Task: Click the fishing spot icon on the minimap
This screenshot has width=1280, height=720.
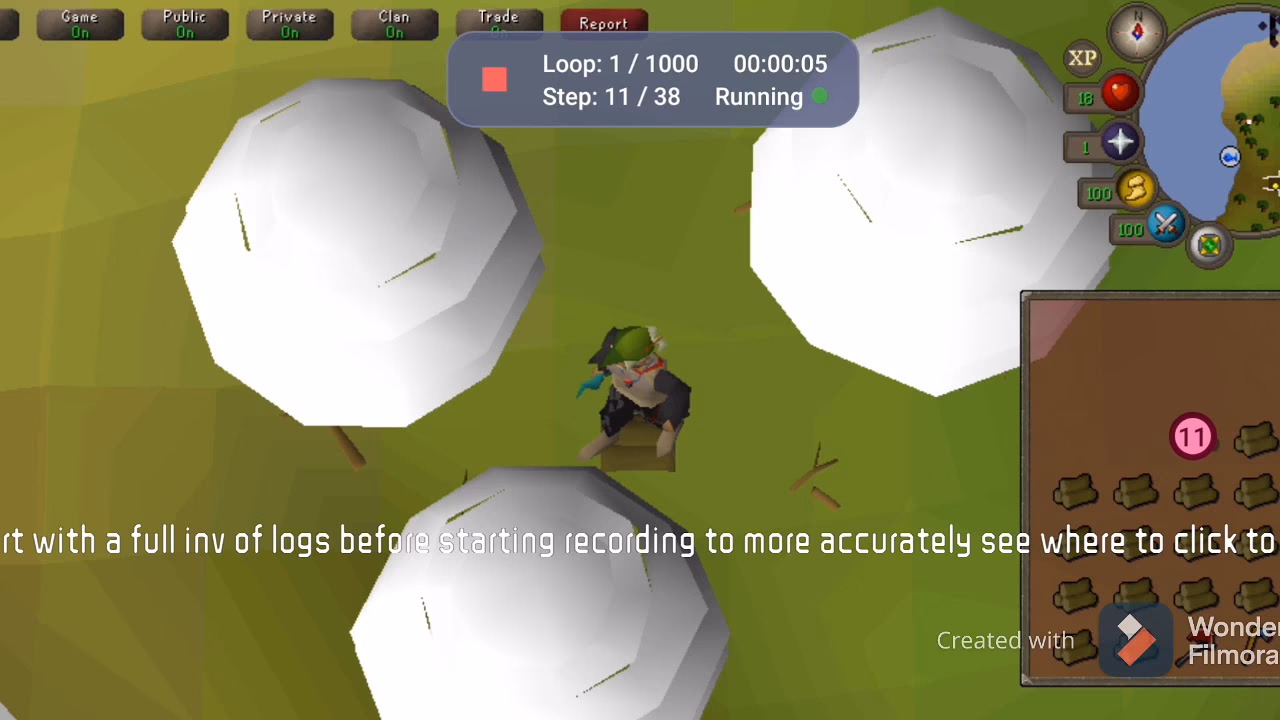Action: [x=1229, y=156]
